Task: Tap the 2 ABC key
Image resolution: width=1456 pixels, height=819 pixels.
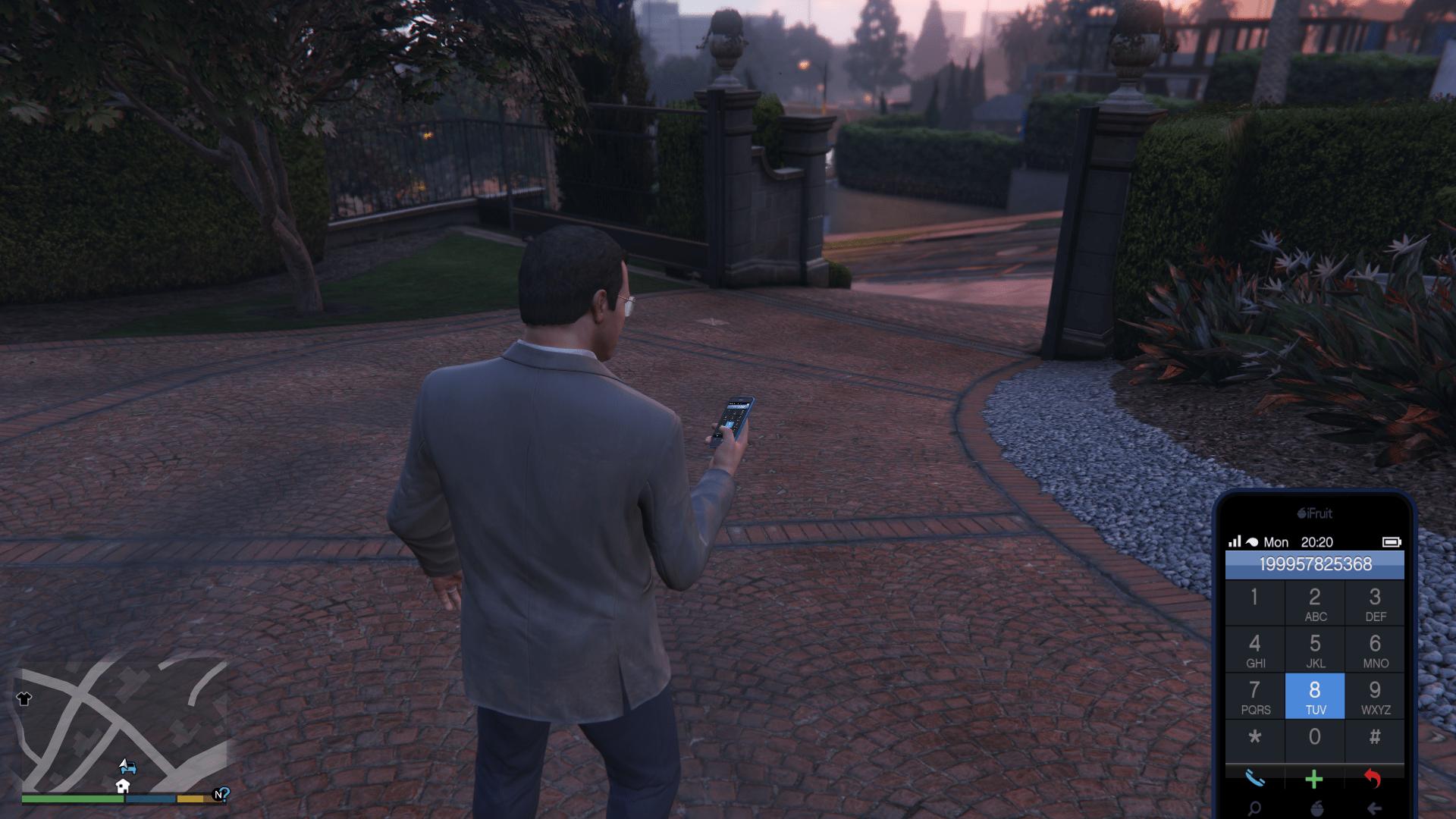Action: tap(1315, 604)
